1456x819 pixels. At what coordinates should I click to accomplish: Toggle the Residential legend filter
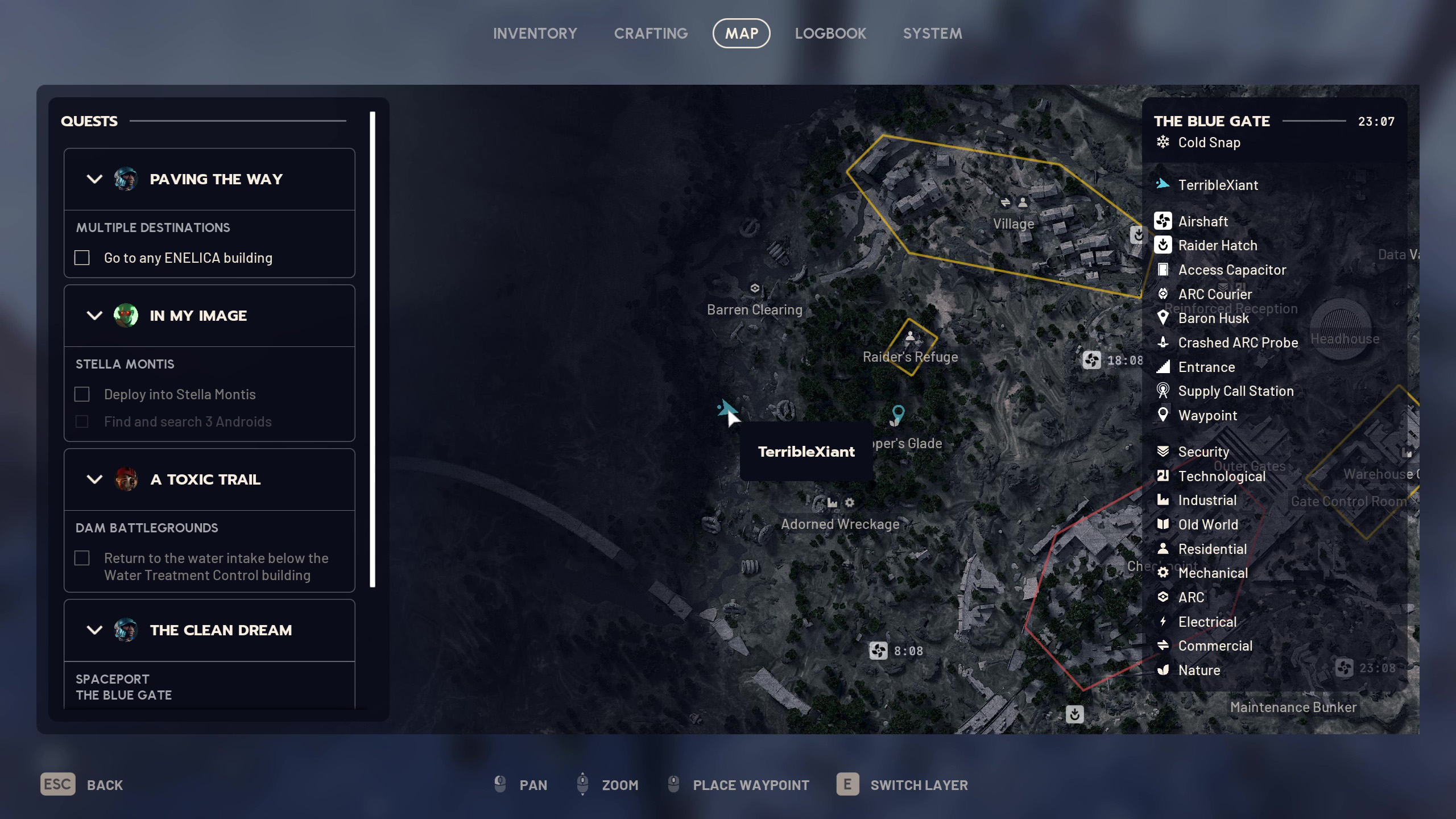[1212, 549]
